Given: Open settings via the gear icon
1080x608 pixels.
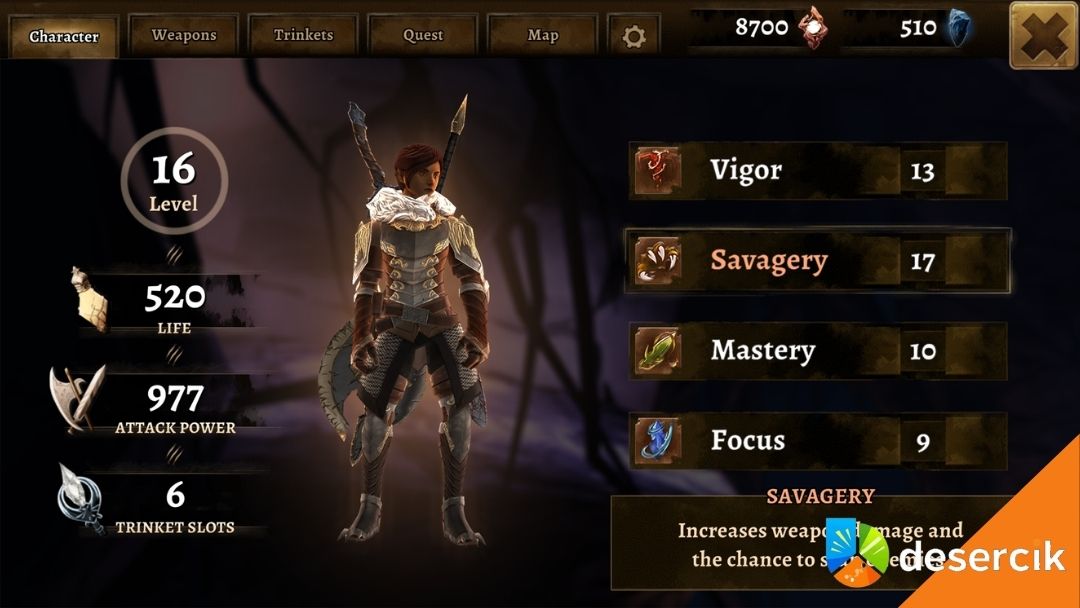Looking at the screenshot, I should point(634,37).
